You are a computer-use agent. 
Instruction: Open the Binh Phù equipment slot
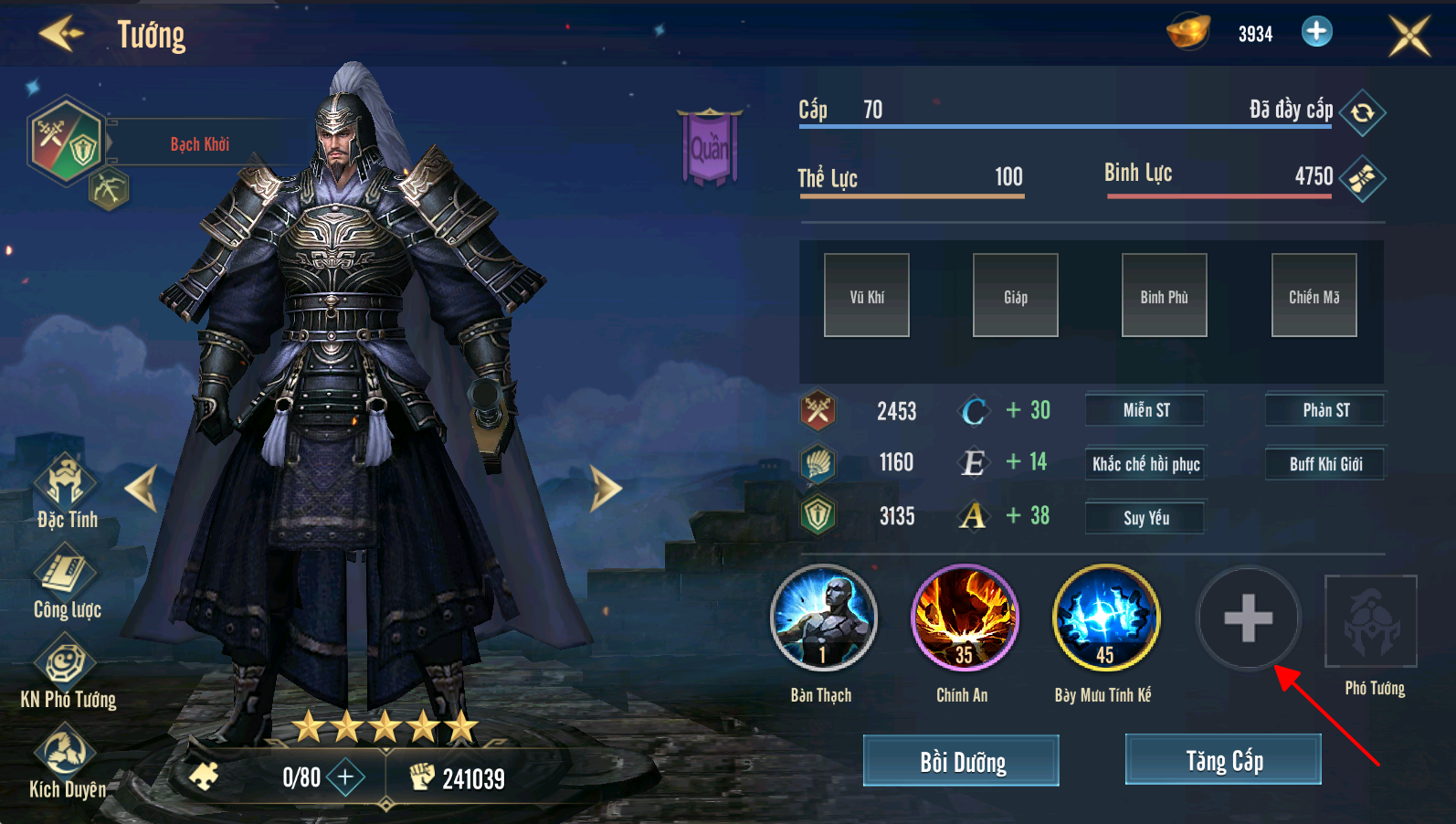1165,296
